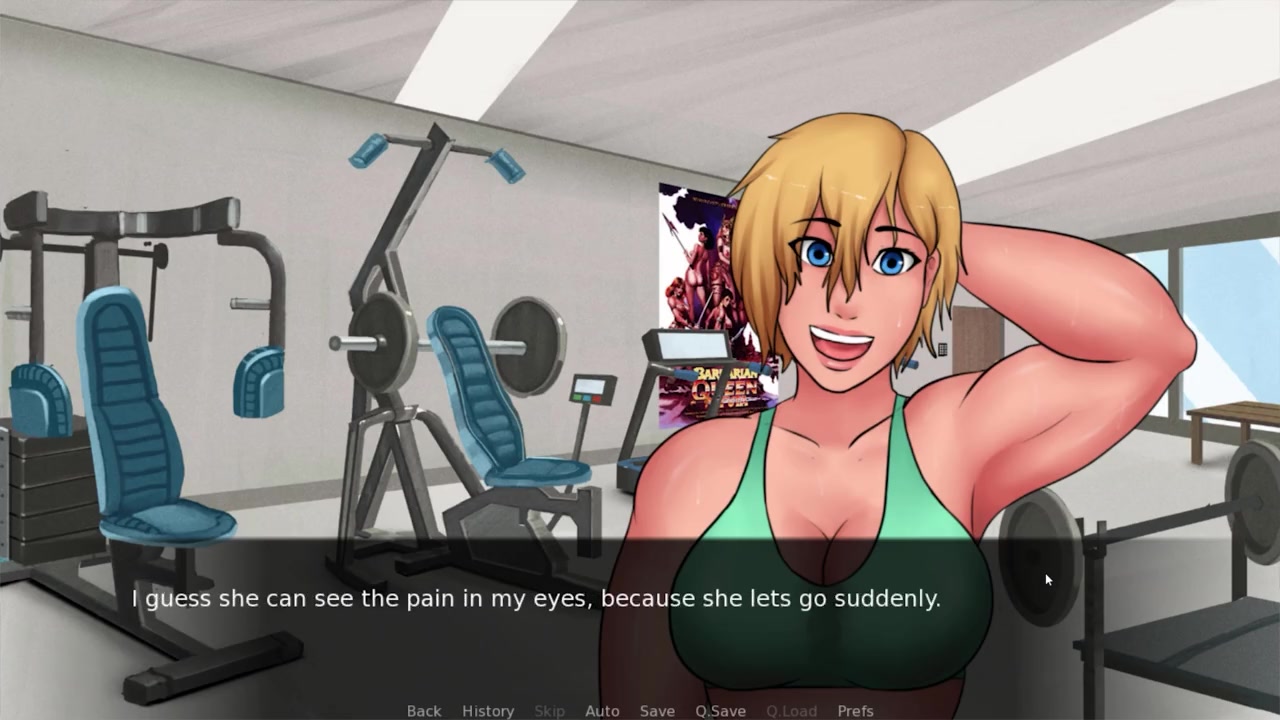Screen dimensions: 1280x720
Task: Go back to the previous dialogue line
Action: tap(423, 711)
